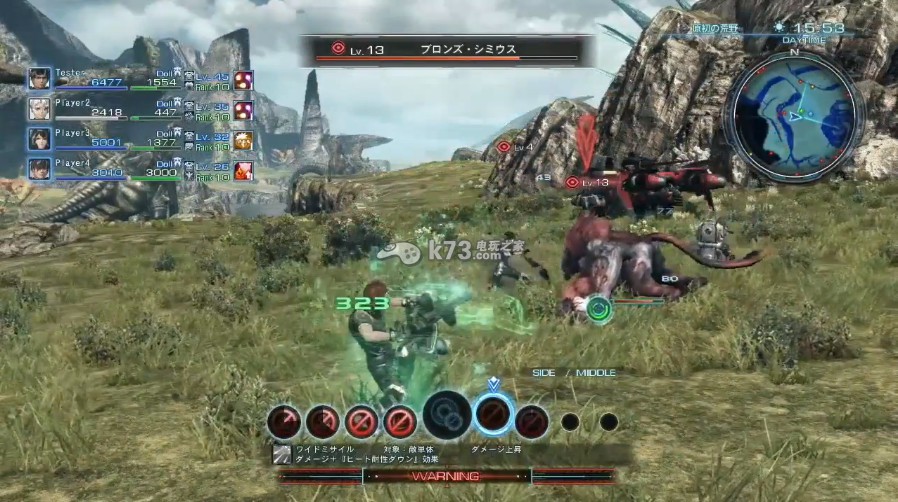Click Player3's orange soul voice icon

[x=243, y=140]
